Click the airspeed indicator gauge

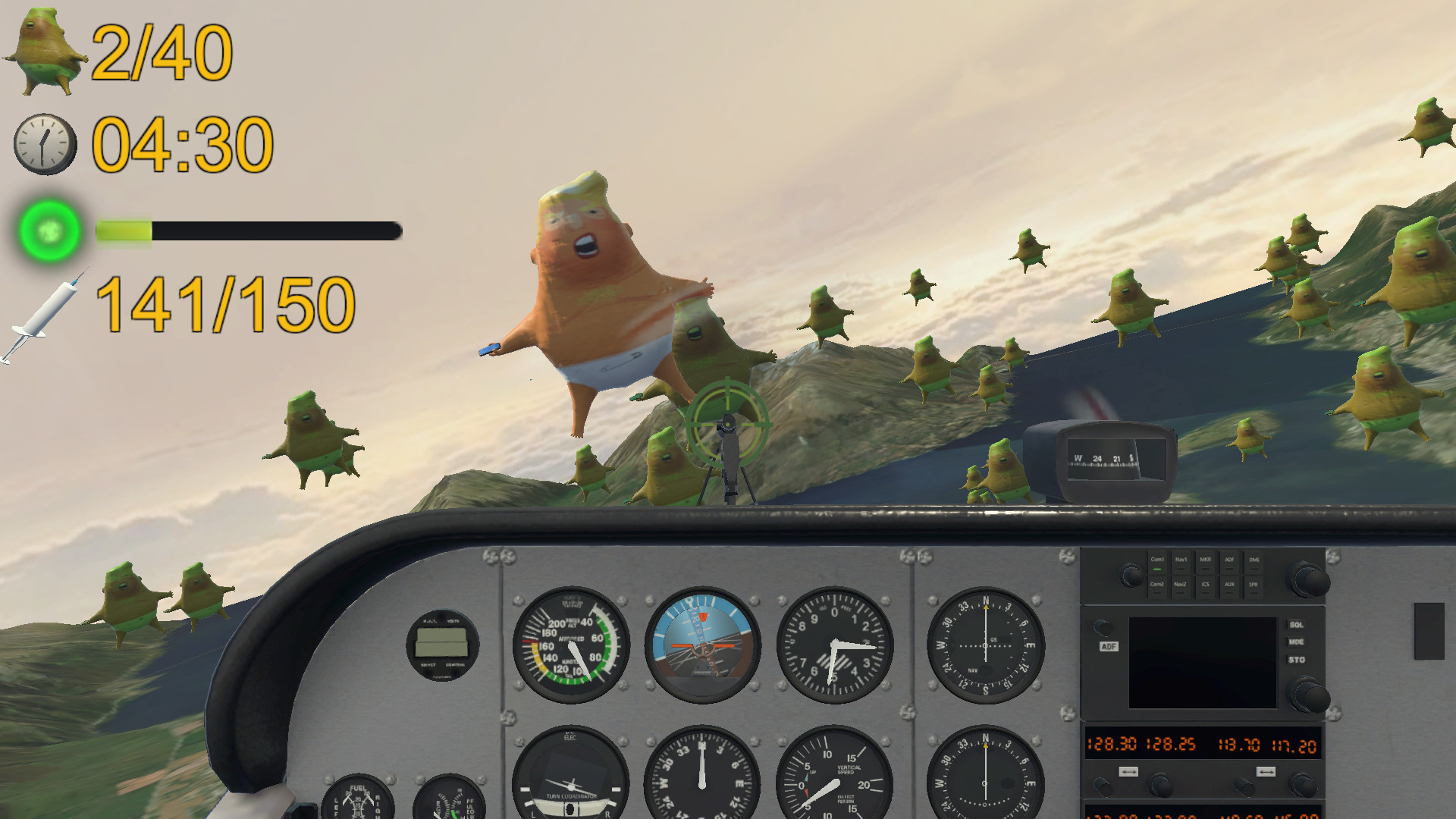(x=570, y=645)
